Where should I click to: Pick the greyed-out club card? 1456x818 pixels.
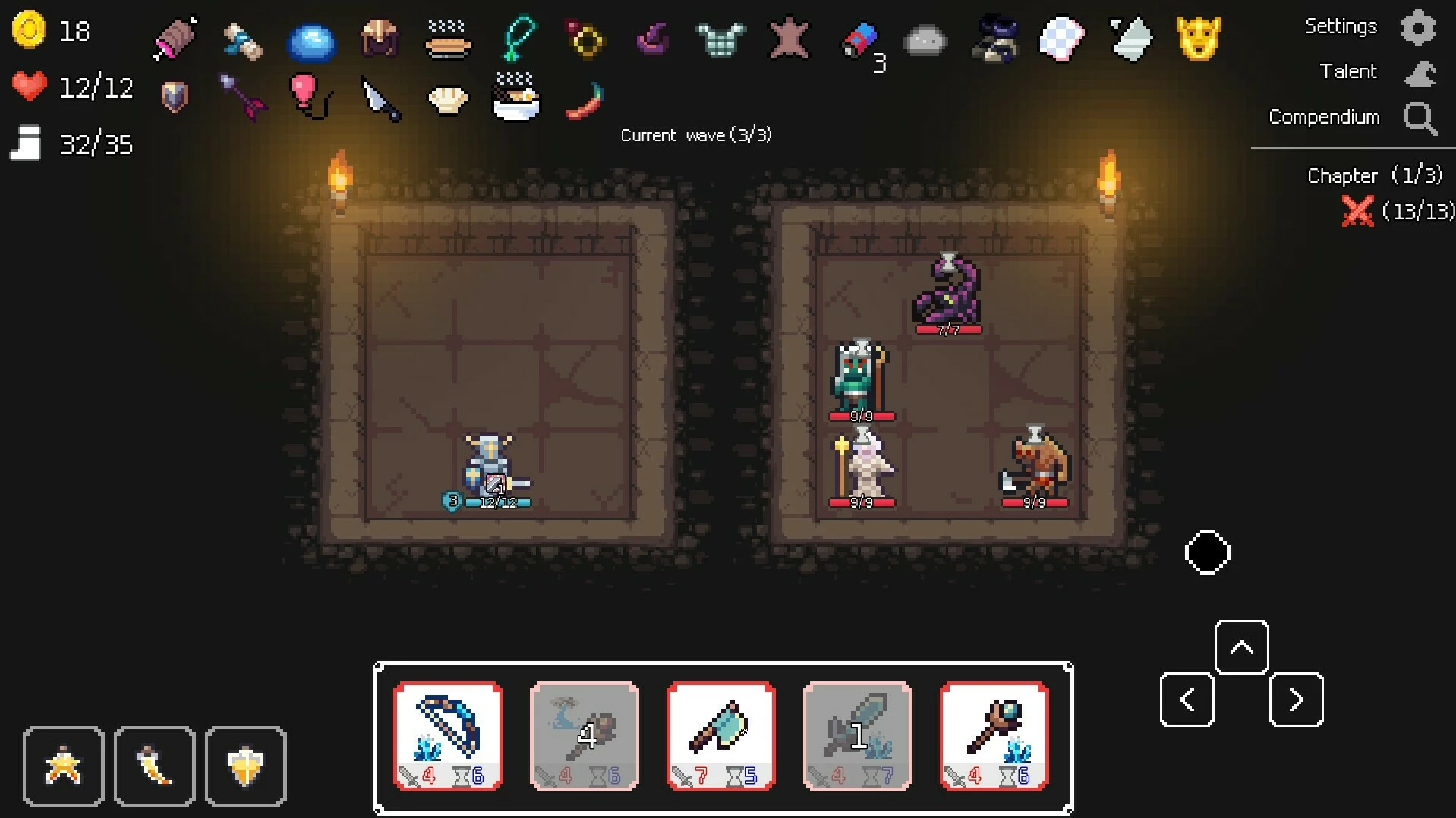pos(584,735)
